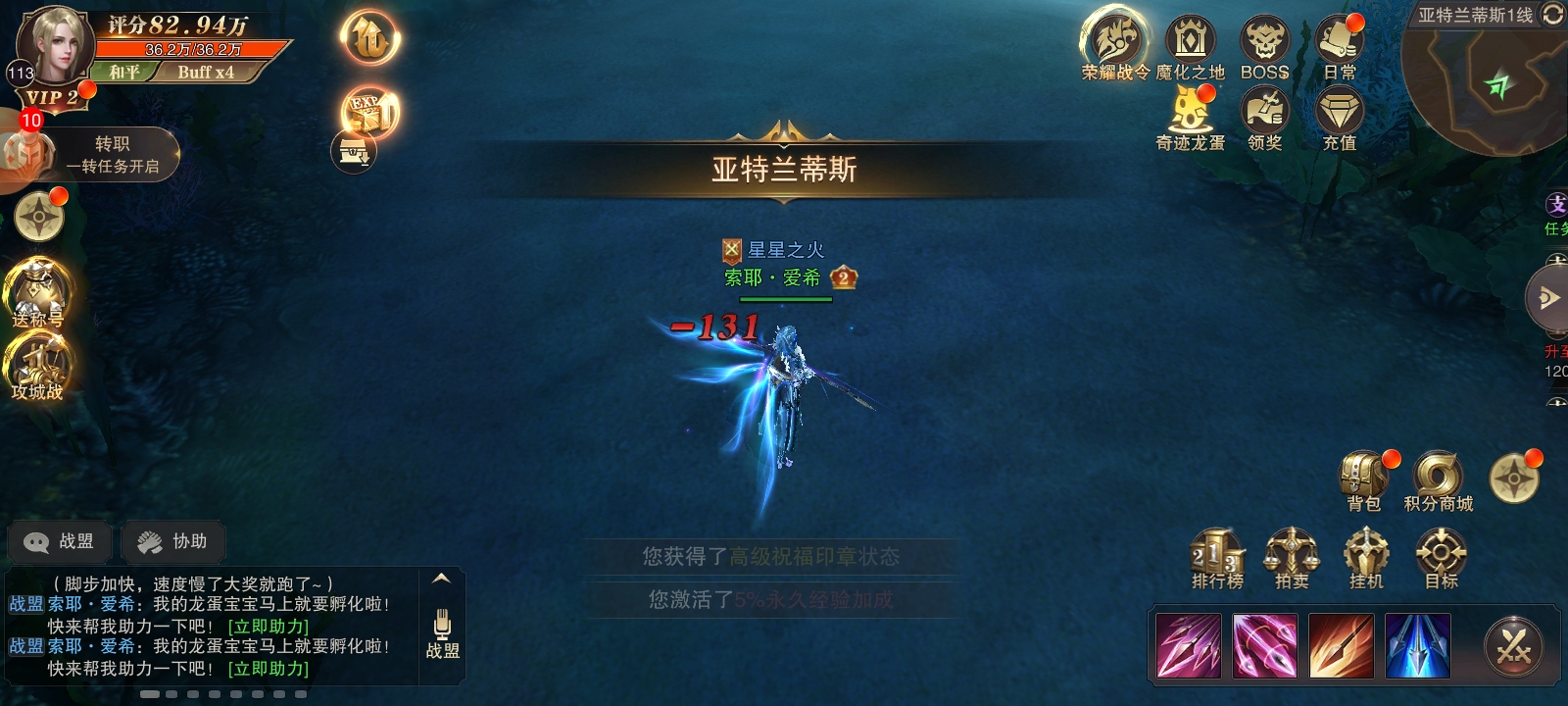The image size is (1568, 706).
Task: Open the BOSS panel
Action: point(1264,45)
